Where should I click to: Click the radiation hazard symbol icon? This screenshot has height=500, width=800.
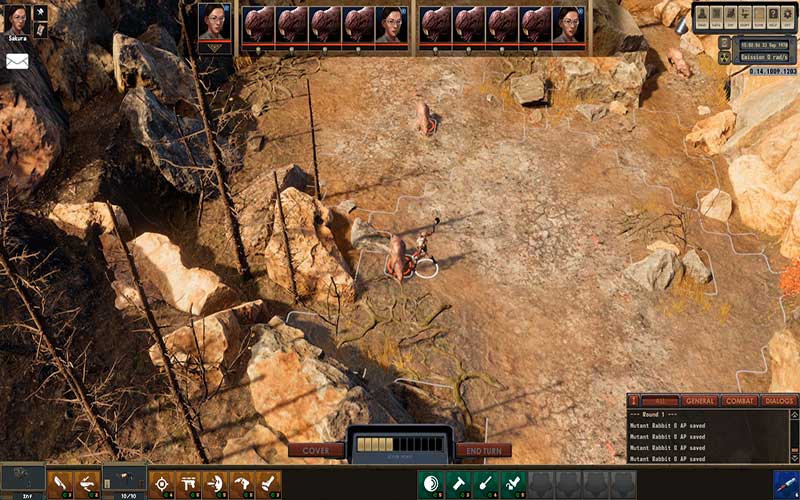[x=724, y=57]
